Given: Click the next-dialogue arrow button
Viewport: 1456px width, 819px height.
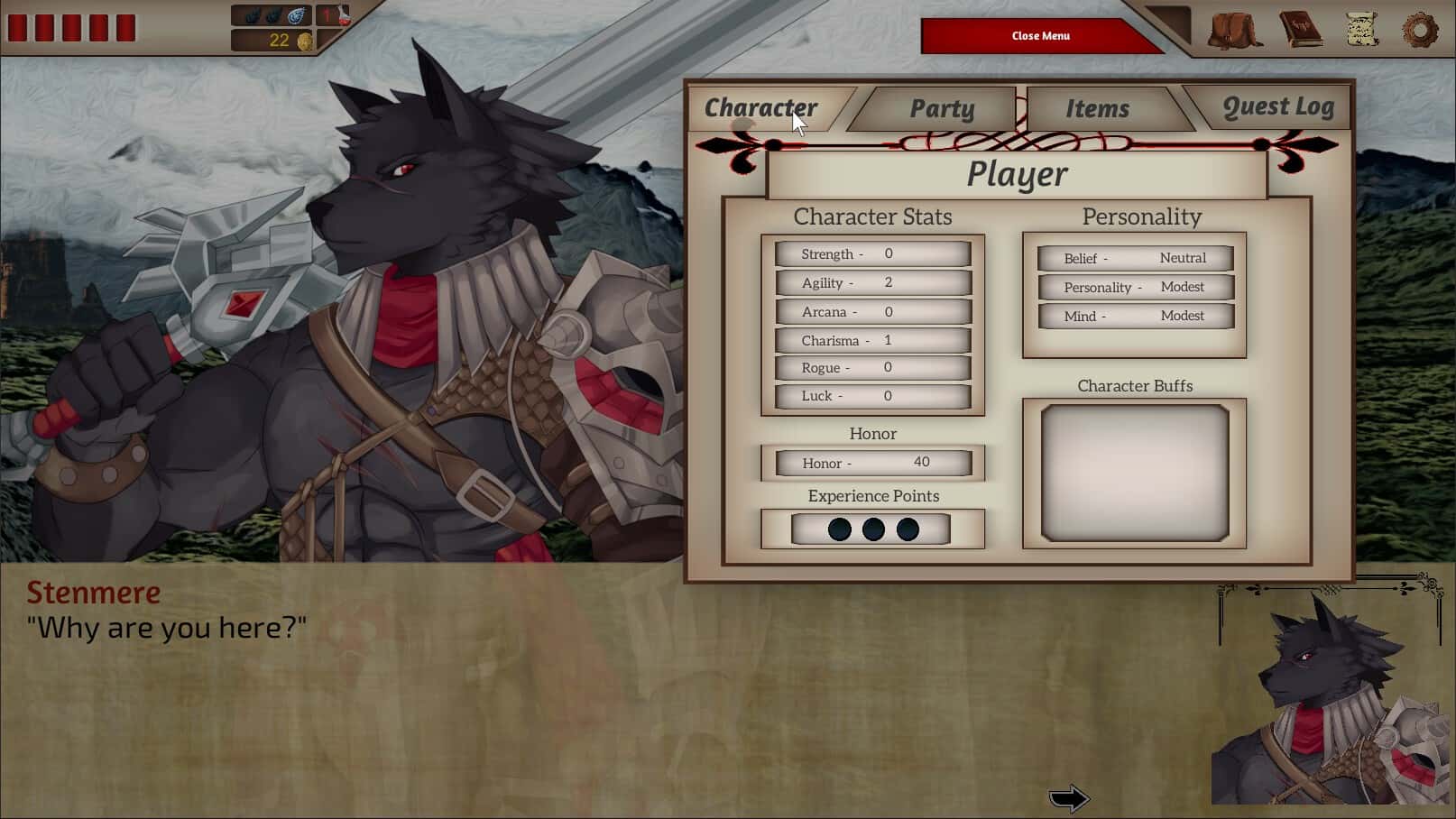Looking at the screenshot, I should tap(1068, 797).
